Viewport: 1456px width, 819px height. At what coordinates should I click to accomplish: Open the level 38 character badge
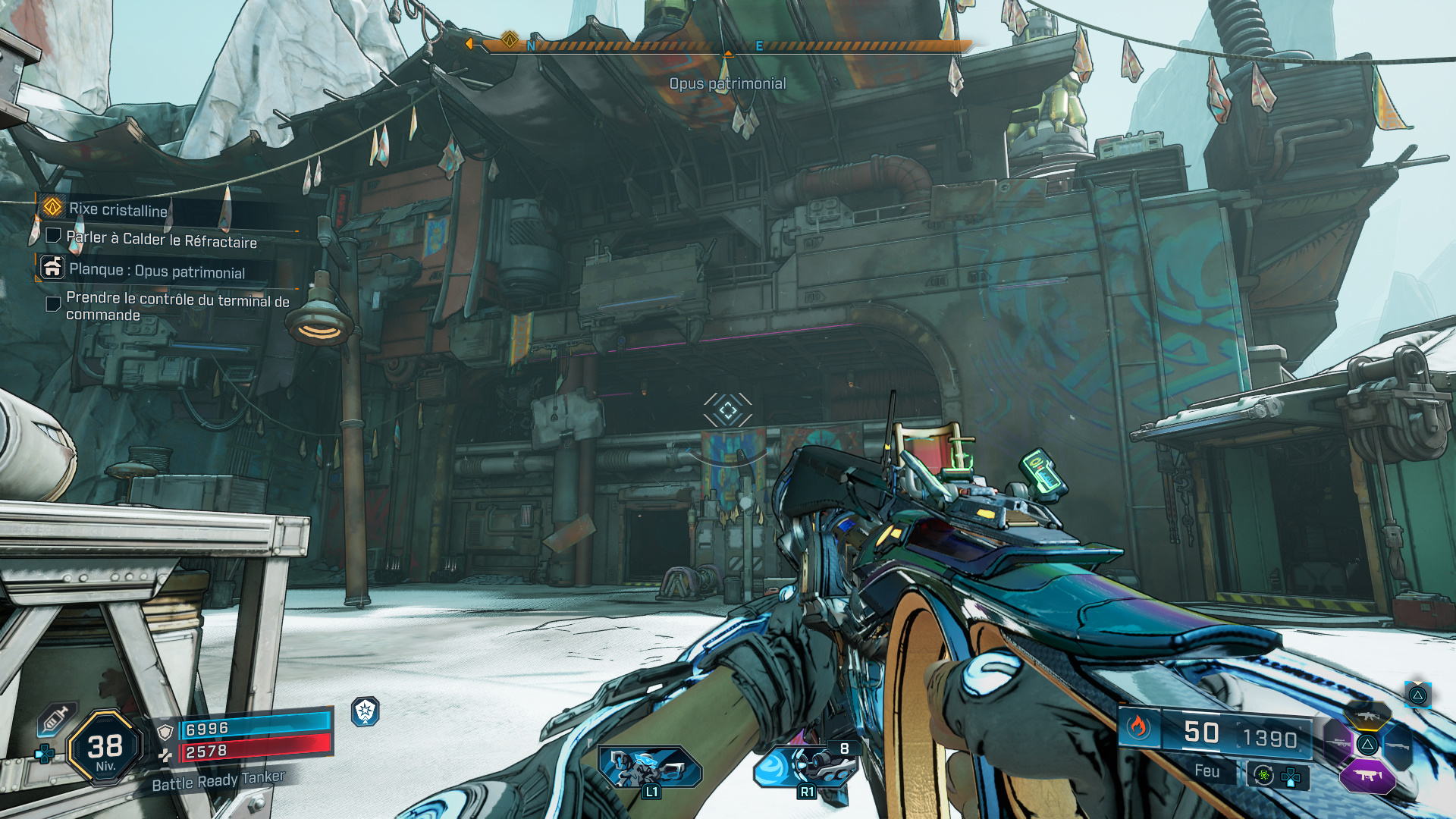tap(105, 748)
